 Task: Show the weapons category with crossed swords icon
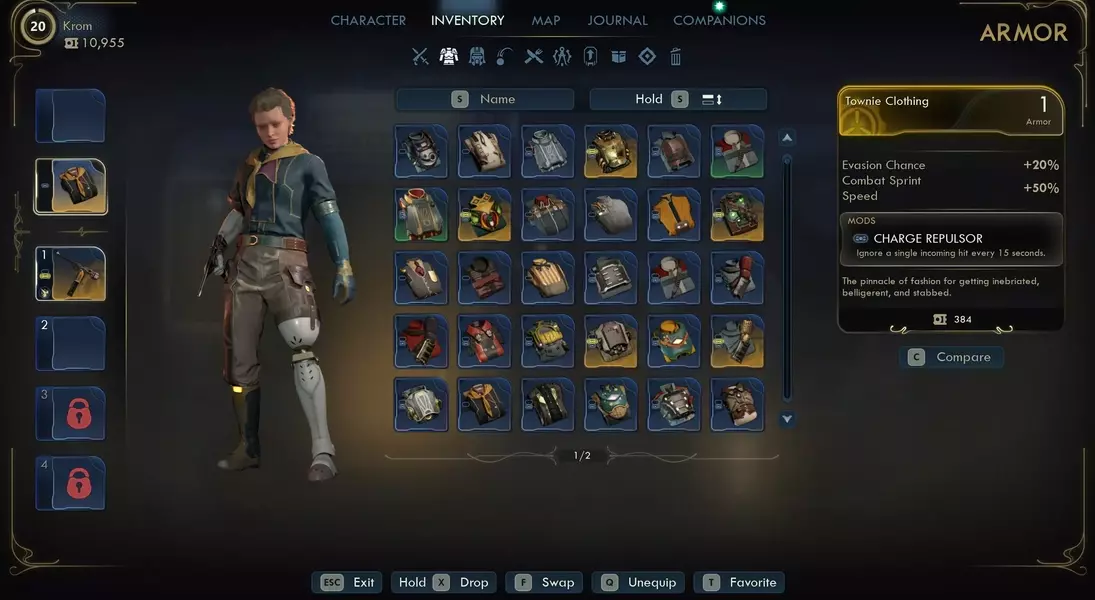coord(420,57)
